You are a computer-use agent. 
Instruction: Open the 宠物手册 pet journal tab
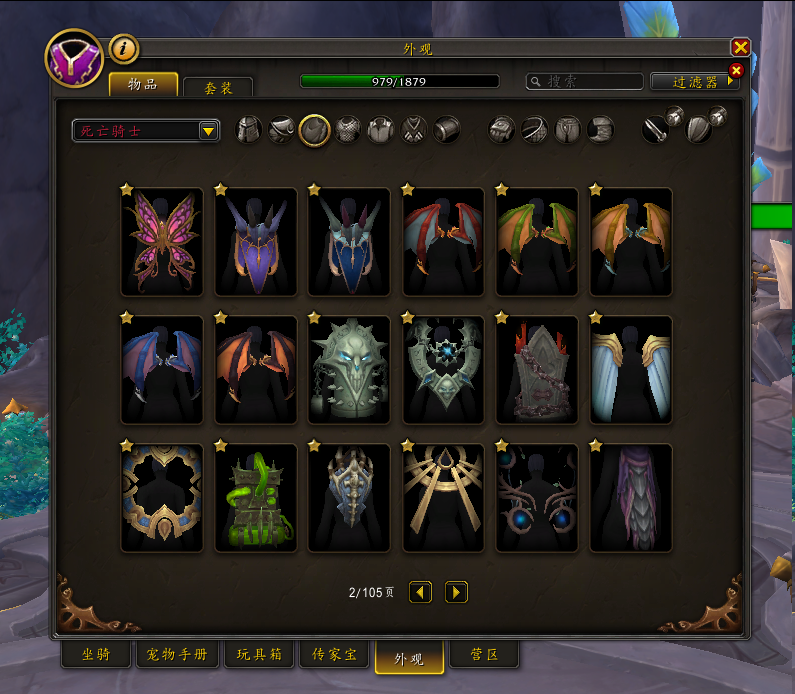coord(177,656)
